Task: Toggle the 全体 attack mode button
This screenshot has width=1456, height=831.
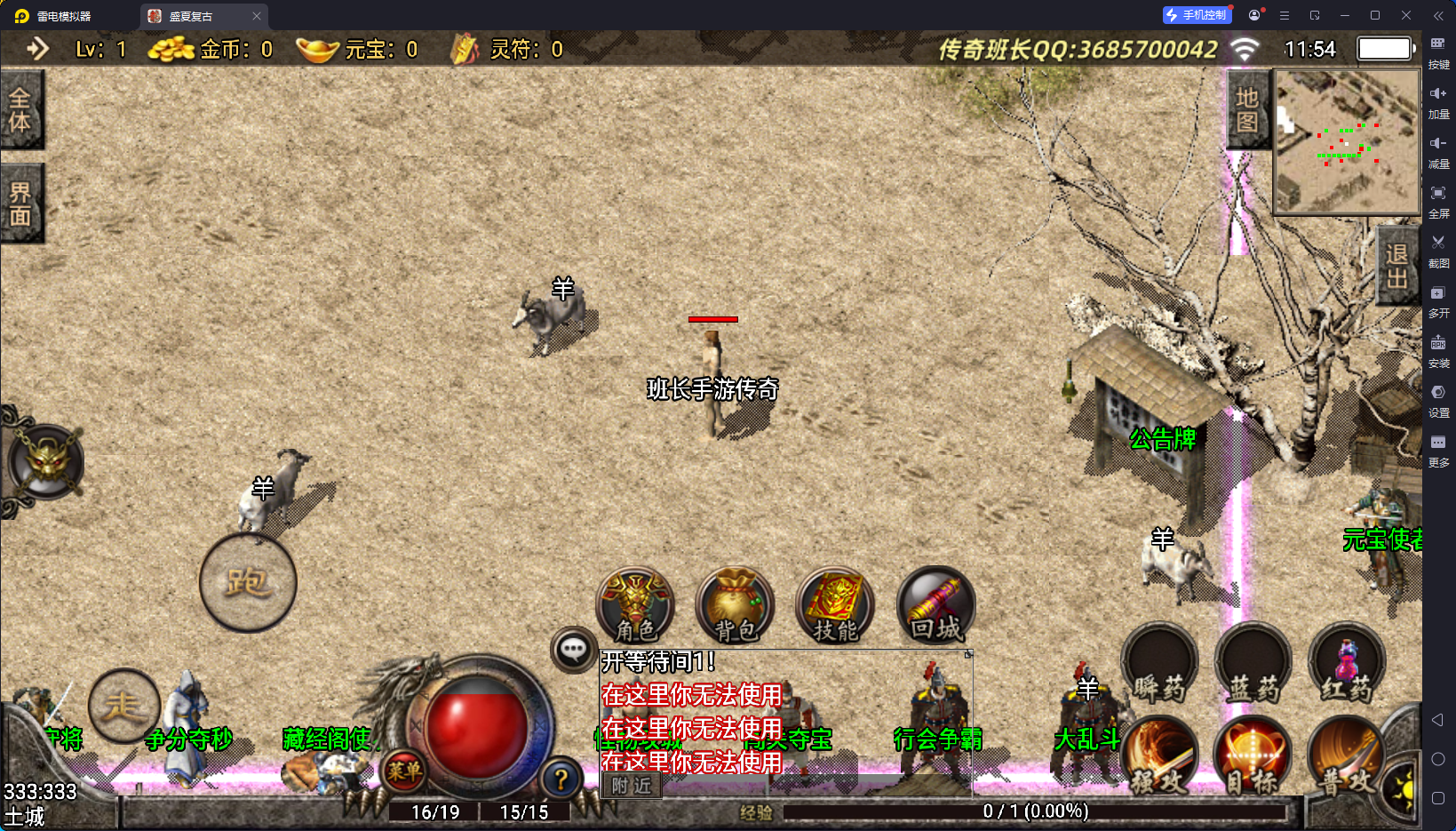Action: tap(20, 109)
